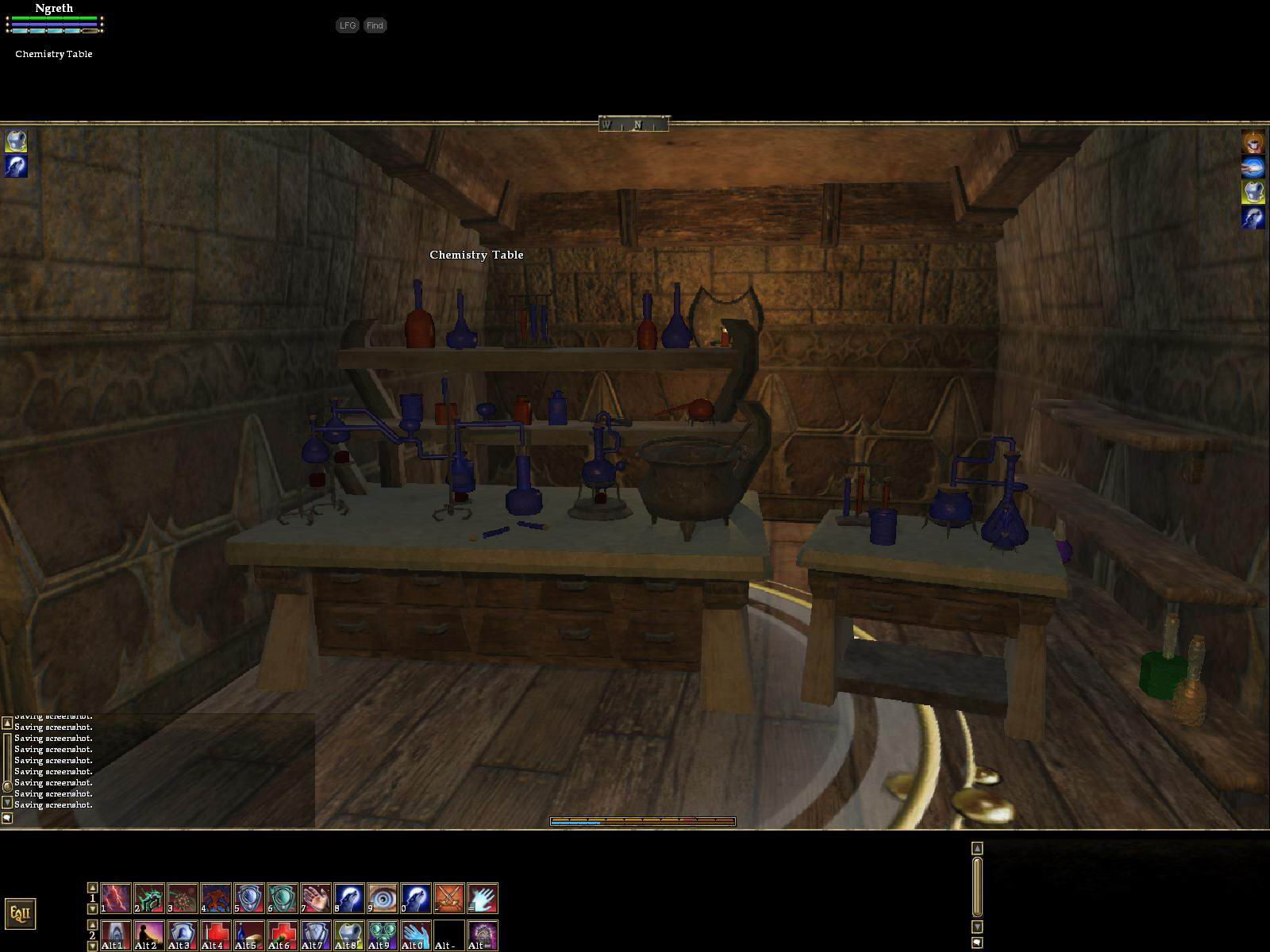Open the EQII main menu button
Screen dimensions: 1270x952
pos(20,913)
